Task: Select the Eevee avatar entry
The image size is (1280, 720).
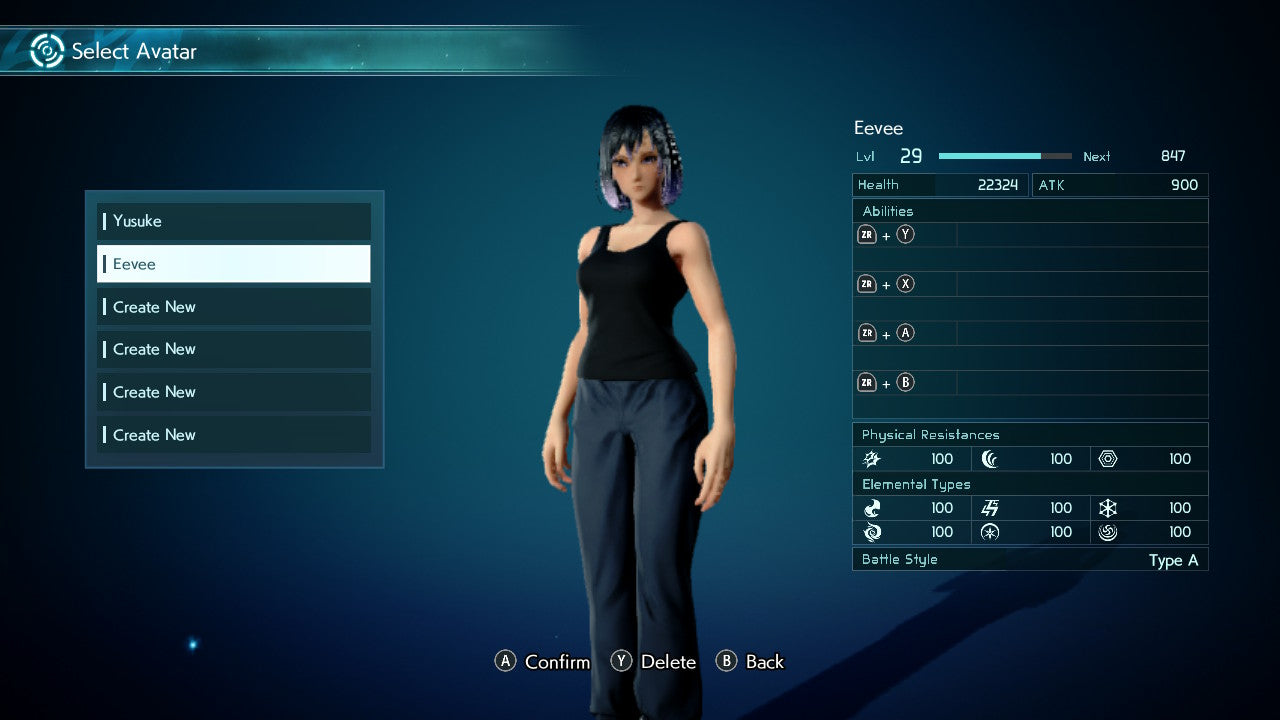Action: [x=233, y=263]
